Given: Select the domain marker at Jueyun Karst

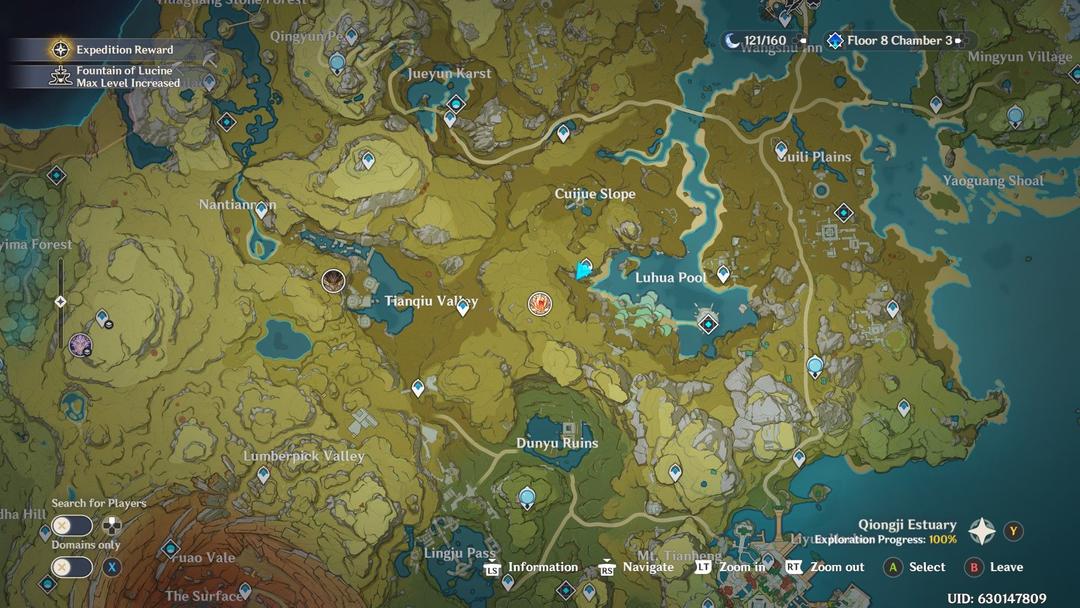Looking at the screenshot, I should coord(457,103).
